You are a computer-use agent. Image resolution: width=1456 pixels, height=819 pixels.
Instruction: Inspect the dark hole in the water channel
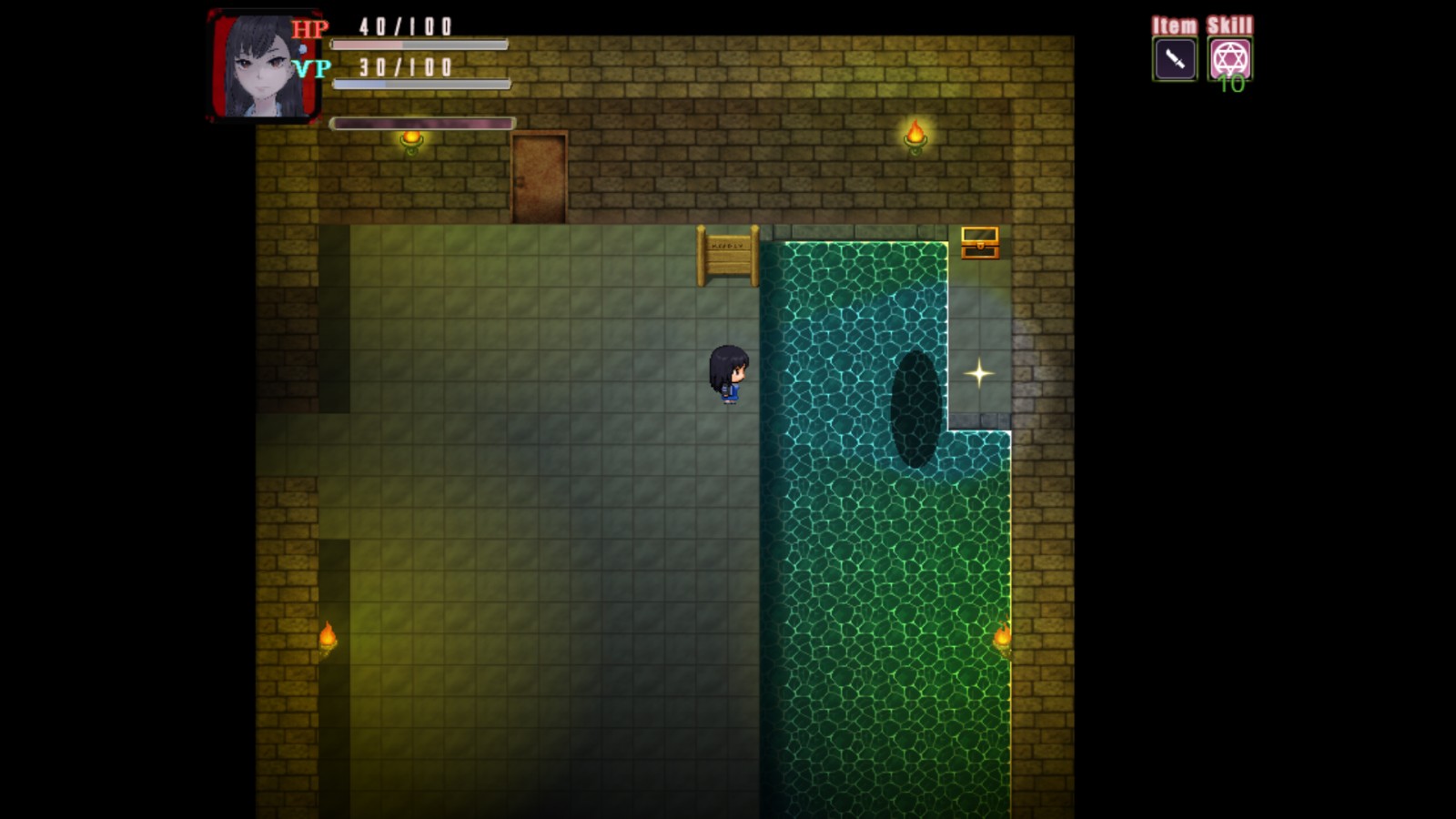click(x=914, y=408)
